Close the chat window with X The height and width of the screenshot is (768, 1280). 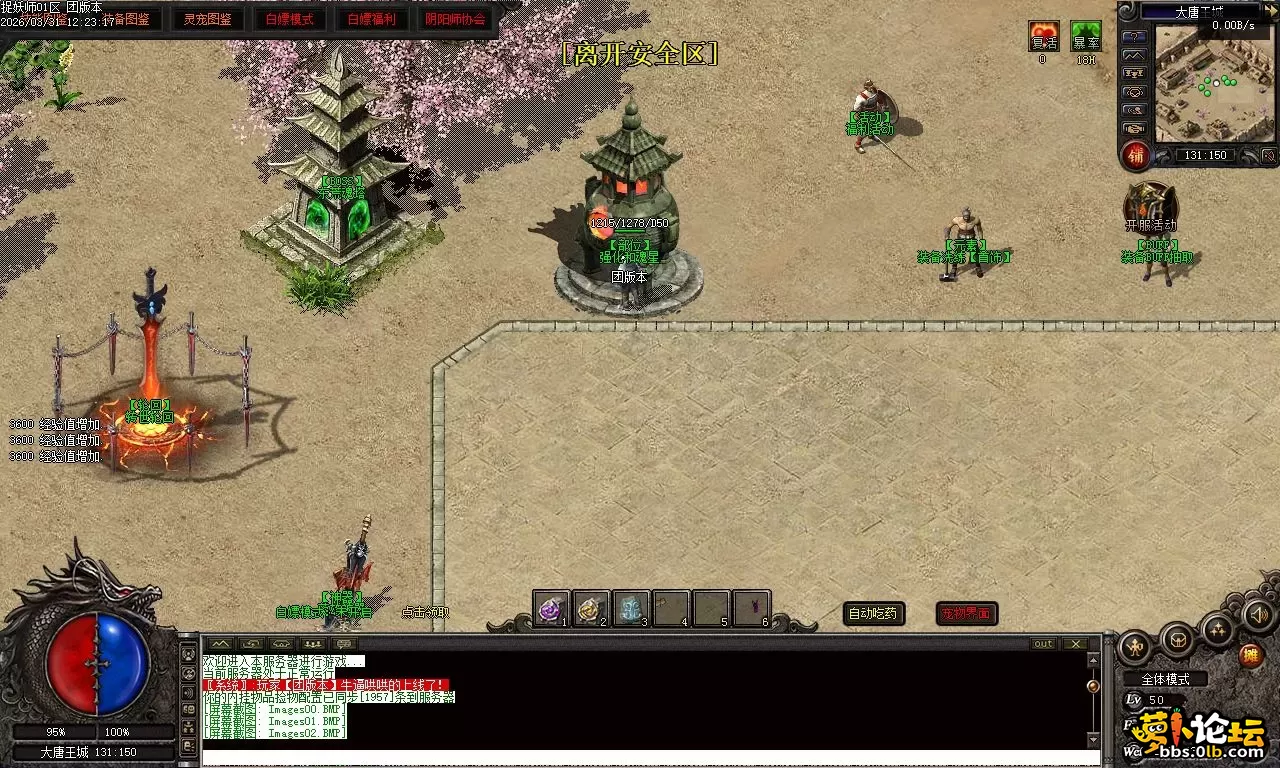[1075, 643]
